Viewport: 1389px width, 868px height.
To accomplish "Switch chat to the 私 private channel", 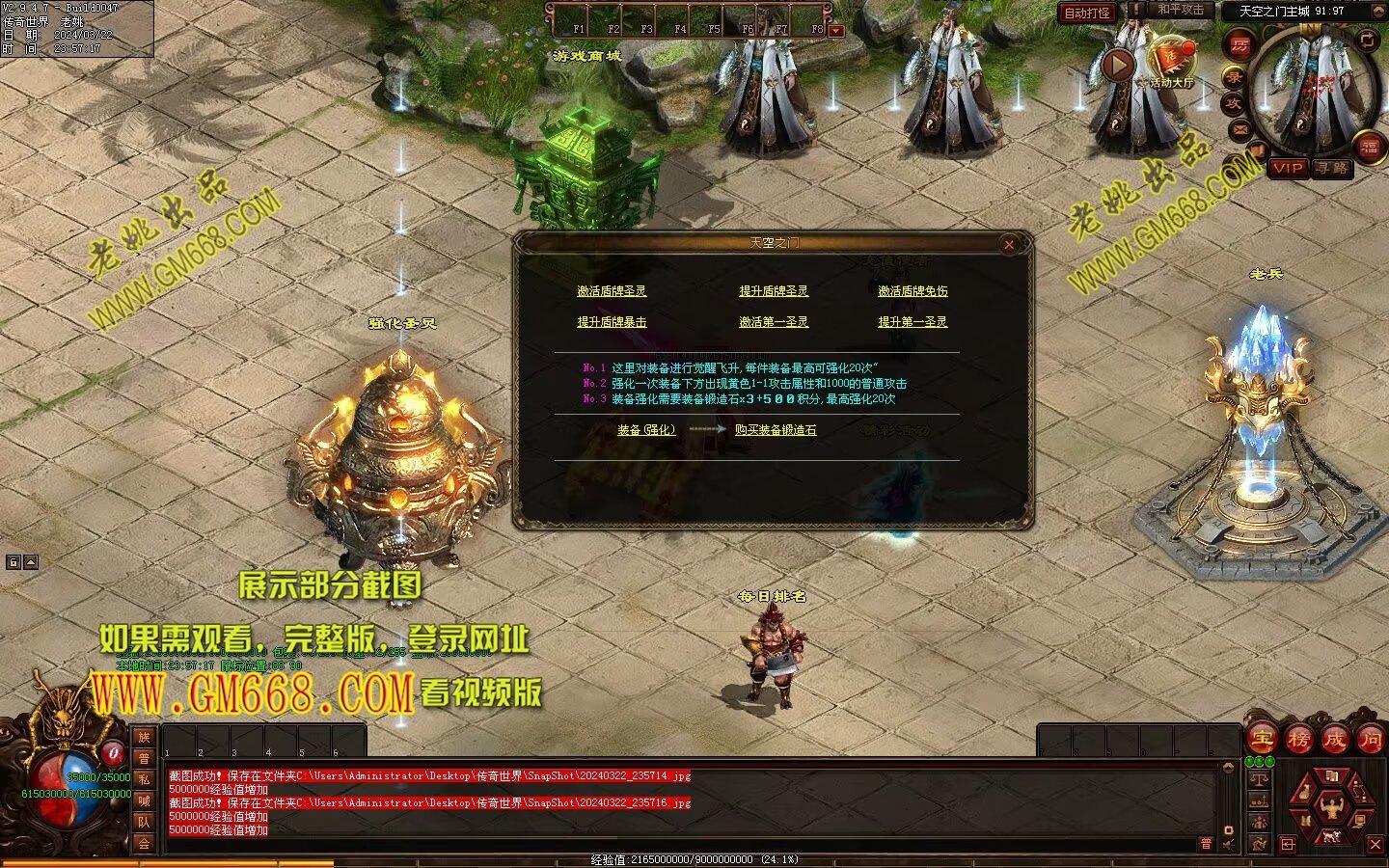I will click(144, 779).
